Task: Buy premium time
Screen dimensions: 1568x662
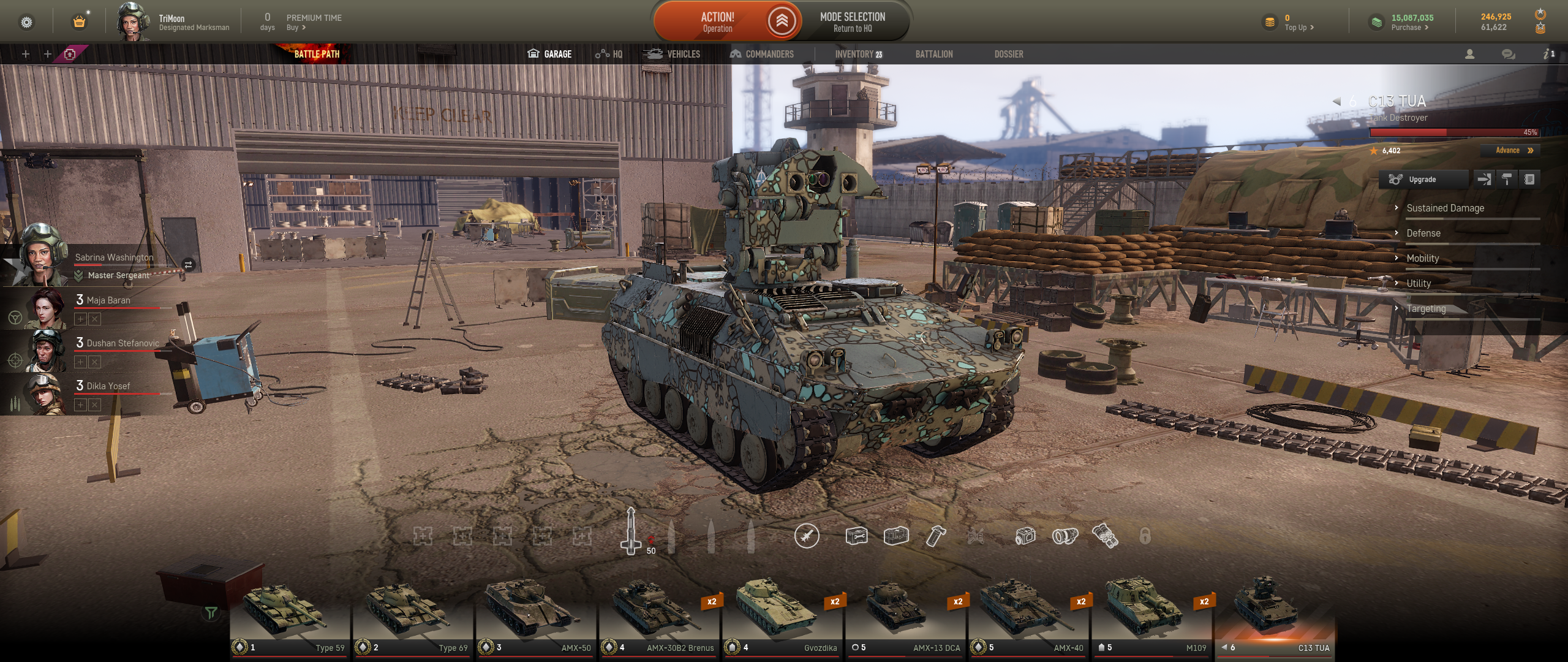Action: 296,28
